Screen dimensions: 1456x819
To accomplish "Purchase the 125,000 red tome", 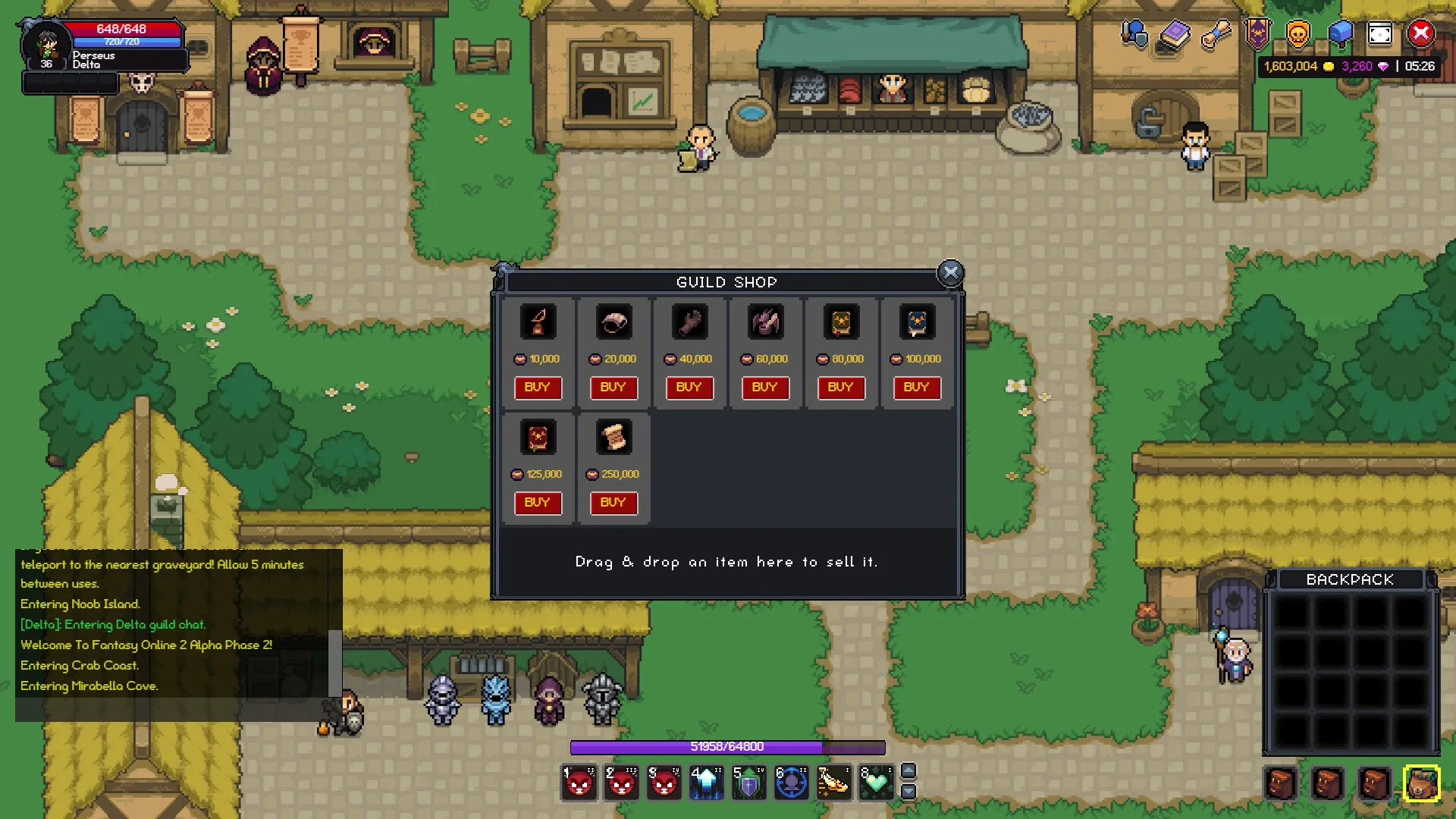I will 537,503.
